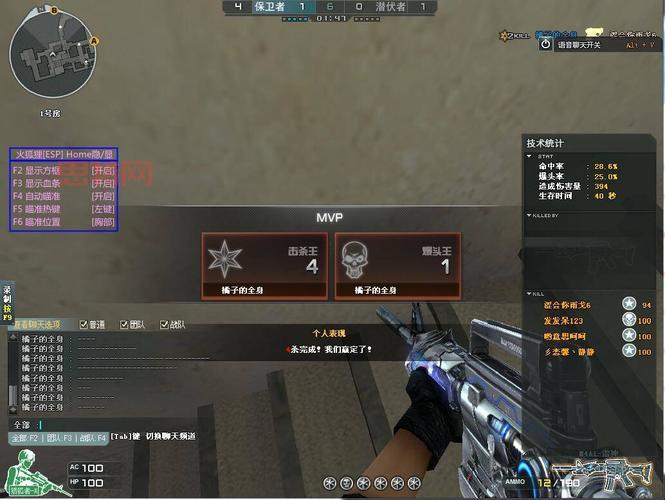This screenshot has width=665, height=500.
Task: Switch to the 战队 F4 chat channel tab
Action: [94, 437]
